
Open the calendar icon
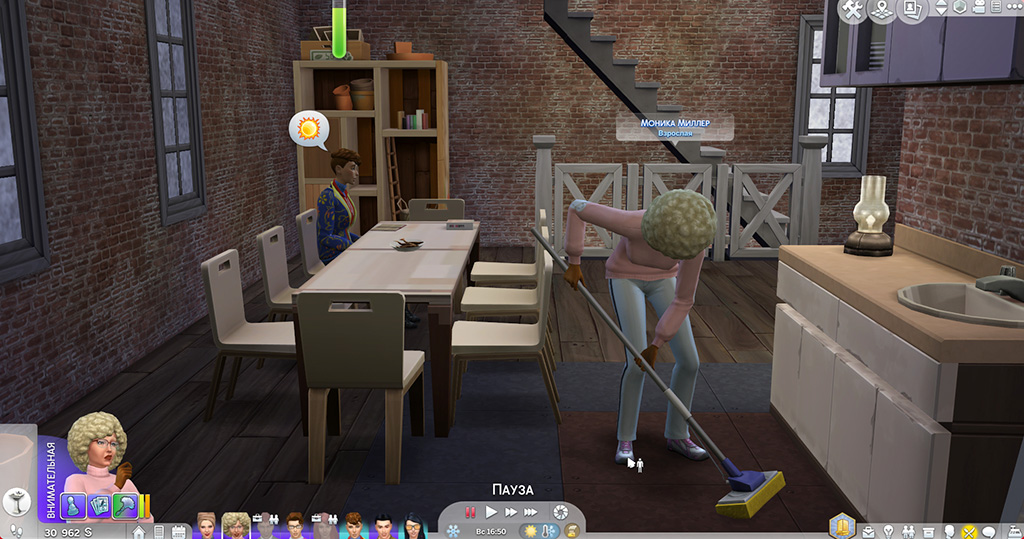point(178,532)
